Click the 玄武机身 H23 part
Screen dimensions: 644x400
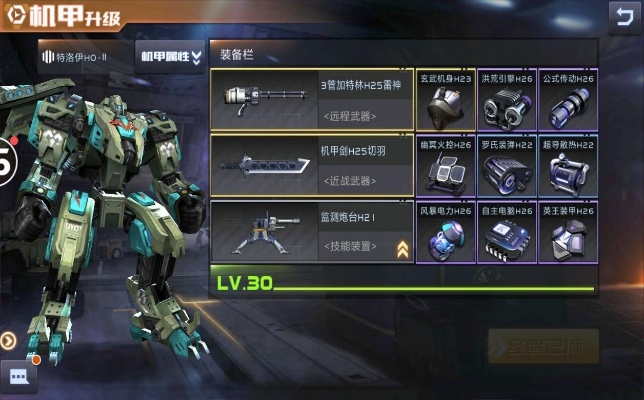(445, 101)
